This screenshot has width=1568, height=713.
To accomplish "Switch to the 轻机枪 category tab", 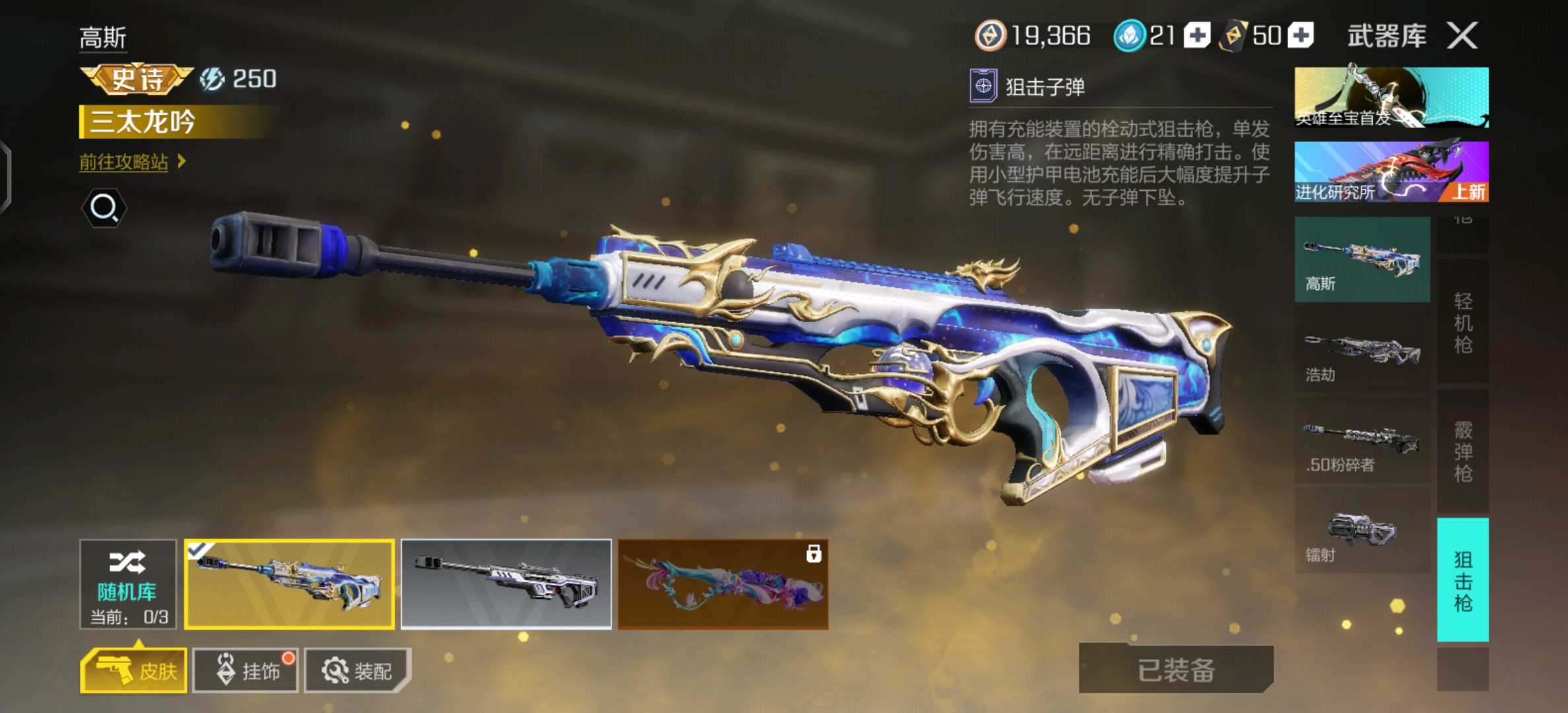I will [1462, 322].
